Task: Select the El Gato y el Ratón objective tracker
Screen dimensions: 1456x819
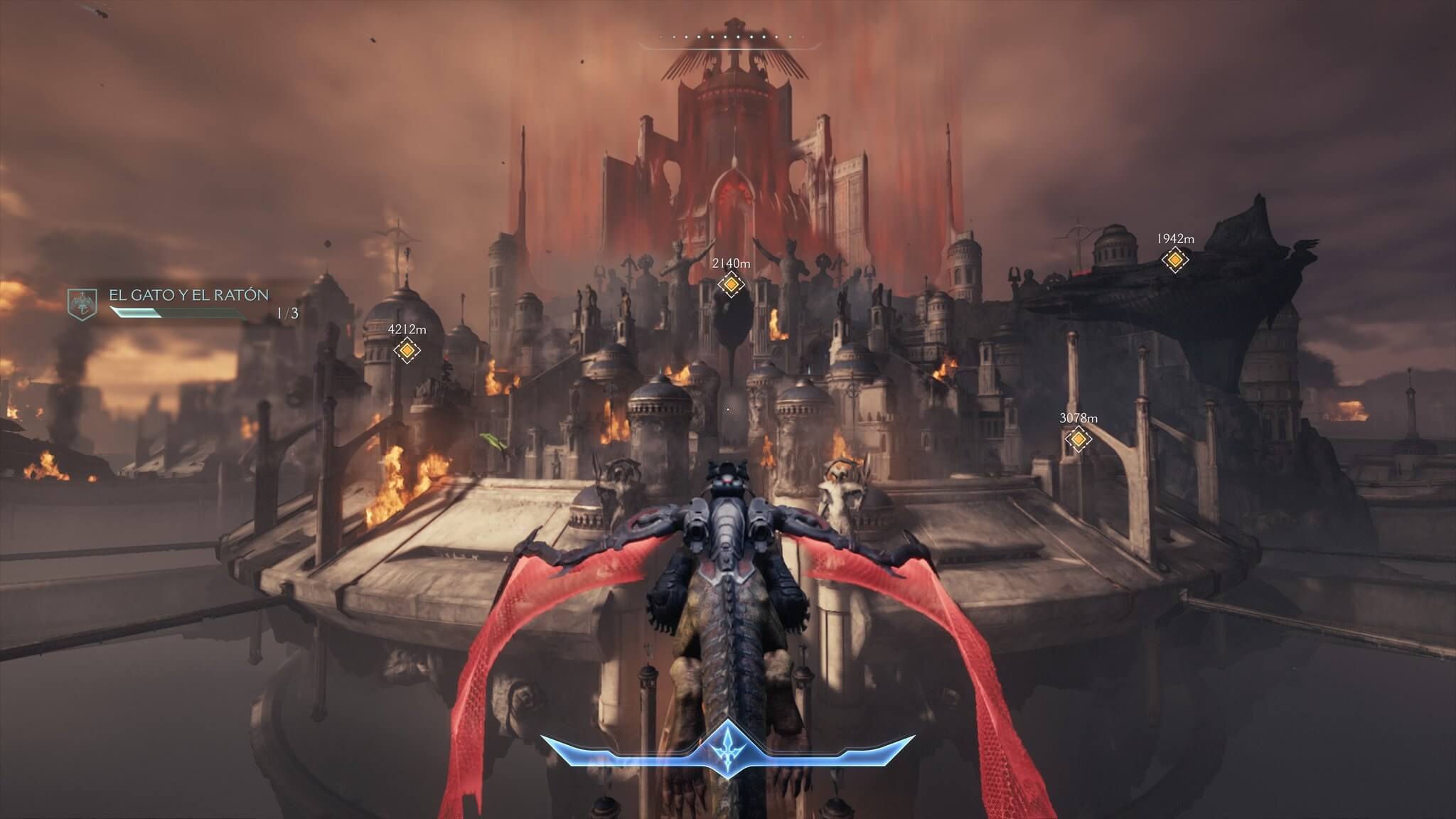Action: (x=189, y=296)
